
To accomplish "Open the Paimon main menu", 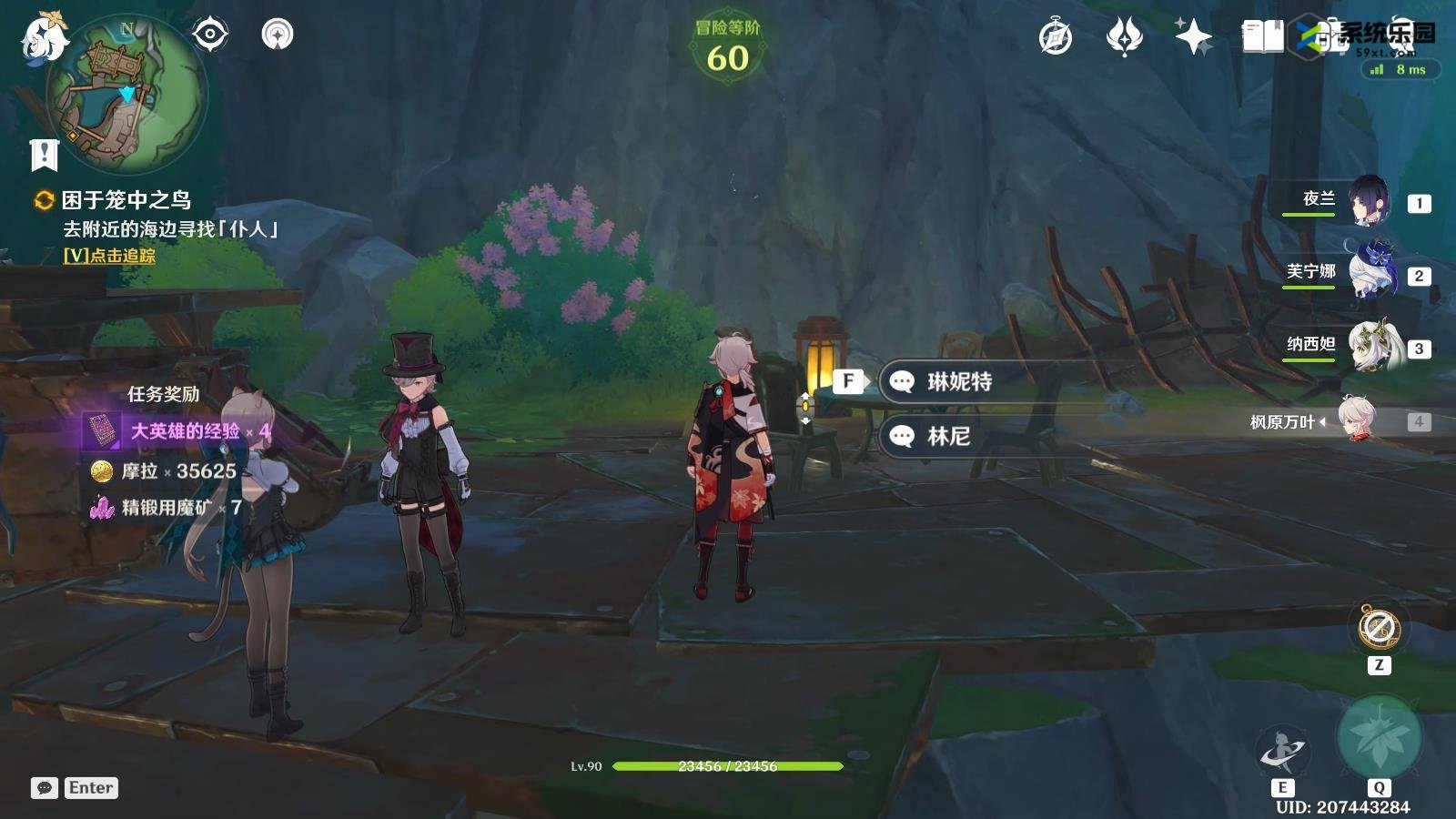I will point(44,38).
